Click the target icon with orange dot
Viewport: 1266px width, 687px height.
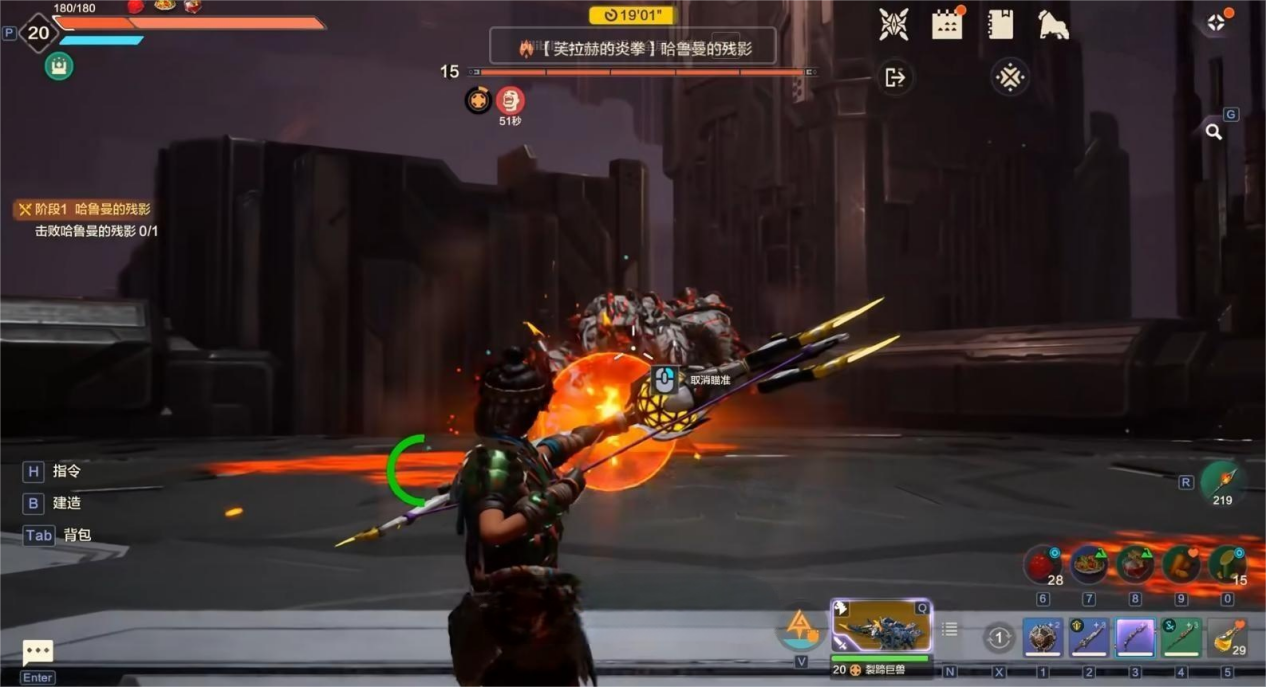1216,22
